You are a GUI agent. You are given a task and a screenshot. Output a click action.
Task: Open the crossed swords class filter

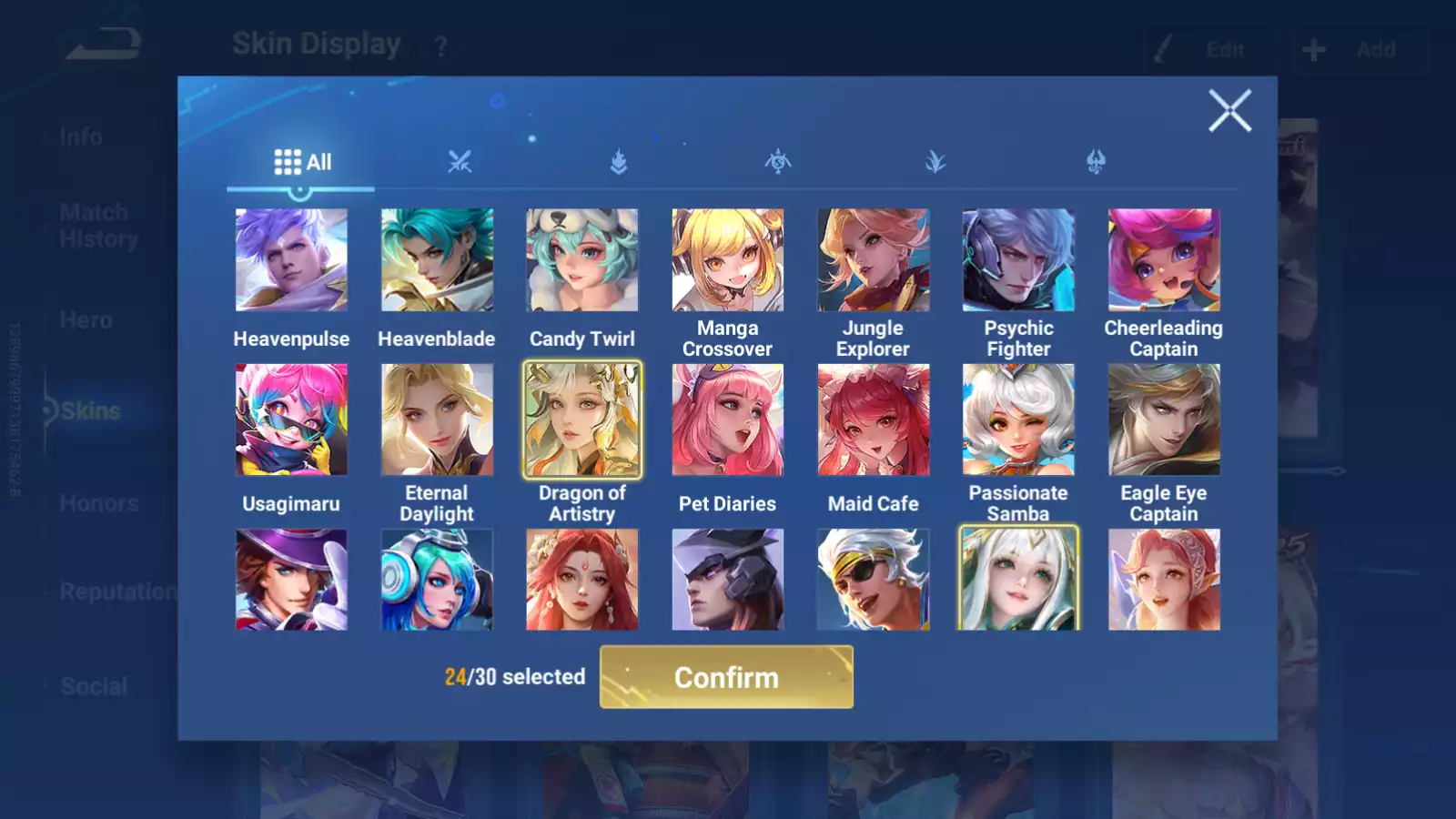(459, 162)
